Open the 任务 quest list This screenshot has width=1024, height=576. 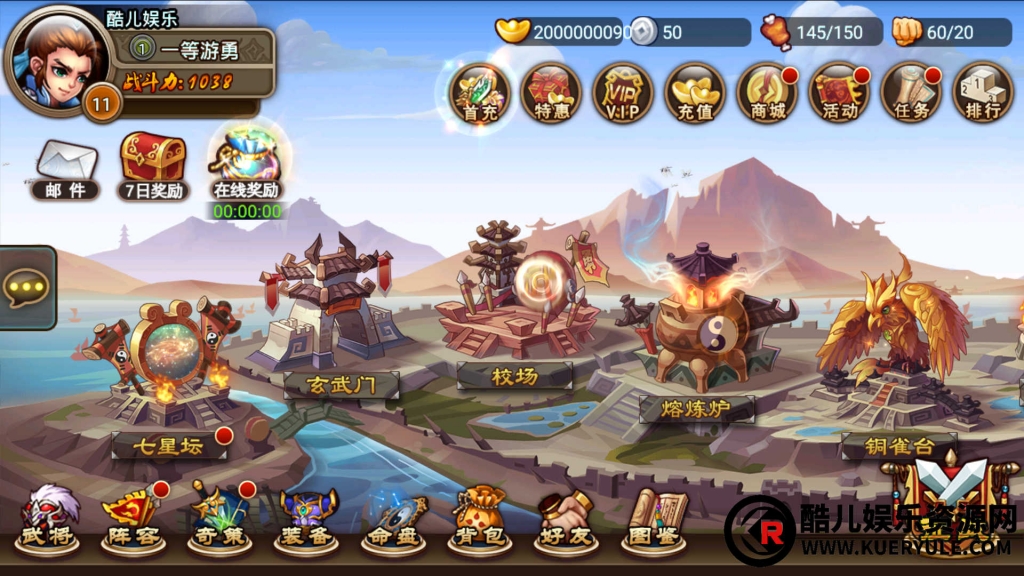point(910,93)
